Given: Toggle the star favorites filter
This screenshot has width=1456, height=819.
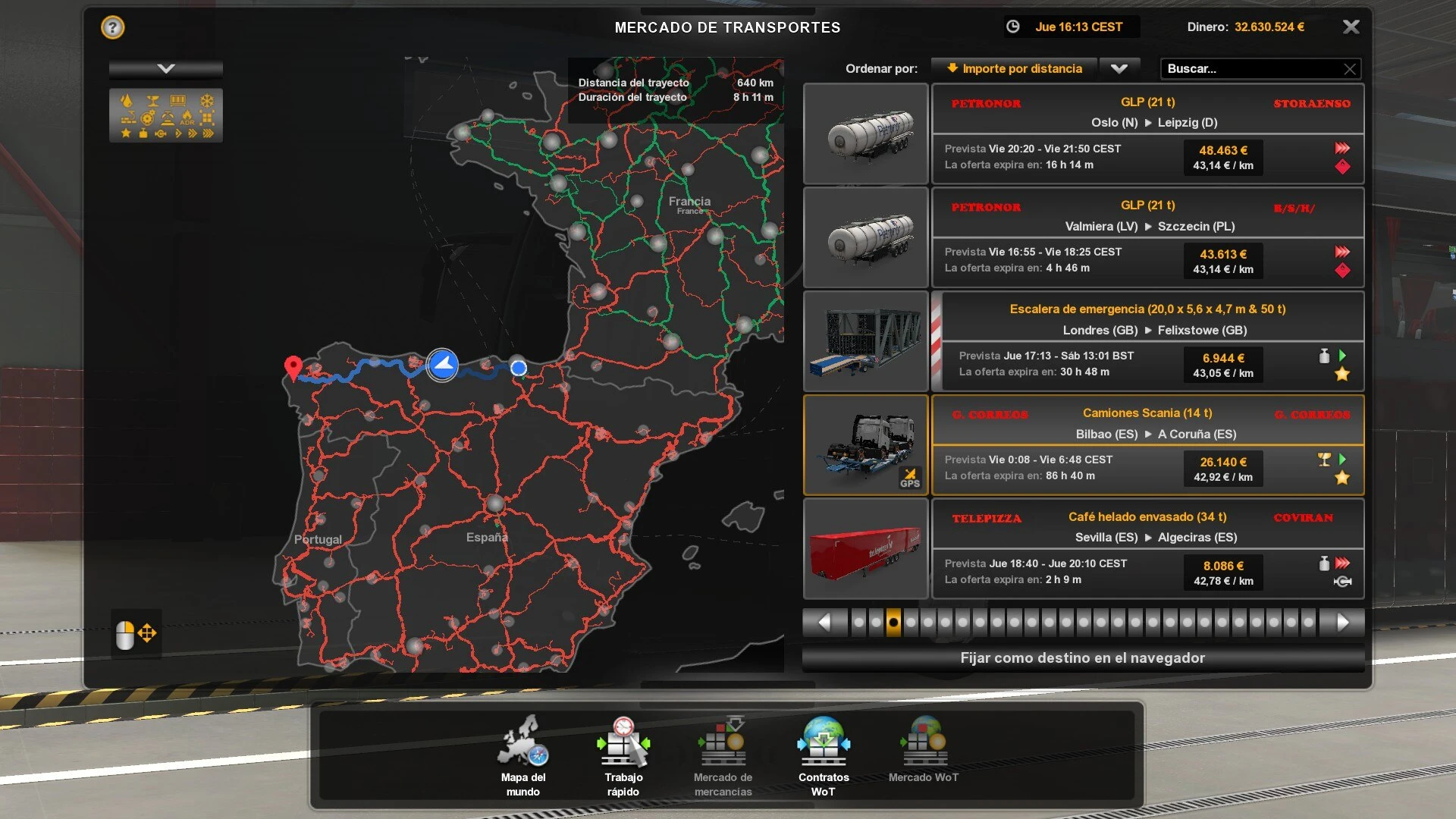Looking at the screenshot, I should 125,135.
